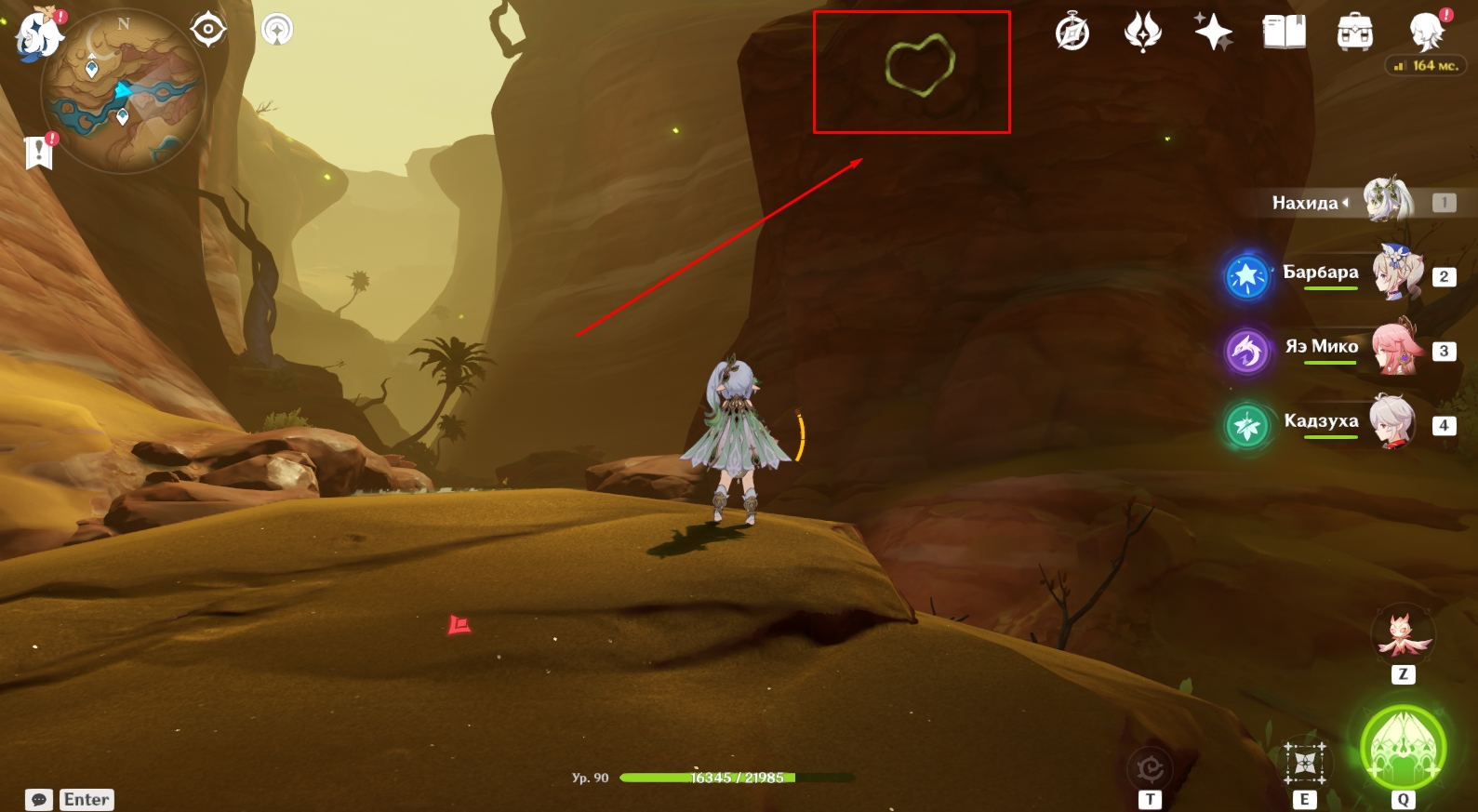
Task: Activate Nahida's green elemental burst
Action: click(1403, 749)
